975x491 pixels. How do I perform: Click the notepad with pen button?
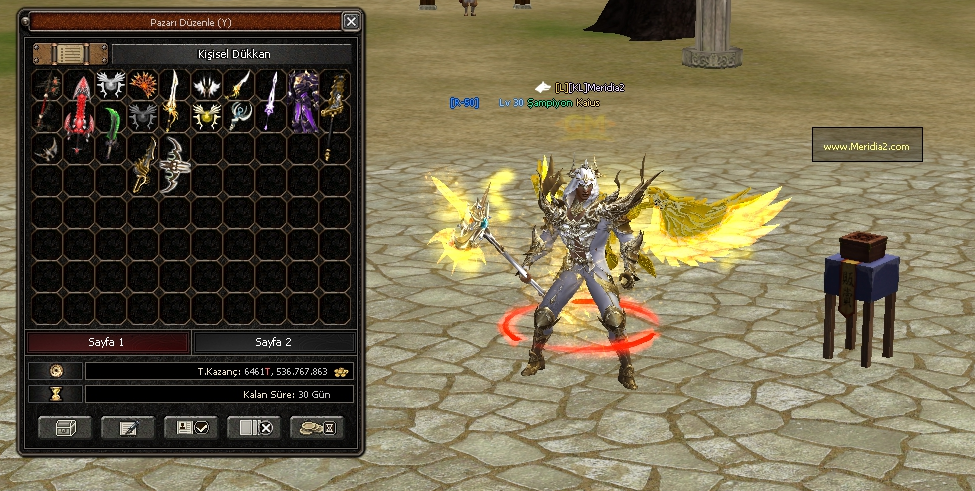[x=128, y=428]
